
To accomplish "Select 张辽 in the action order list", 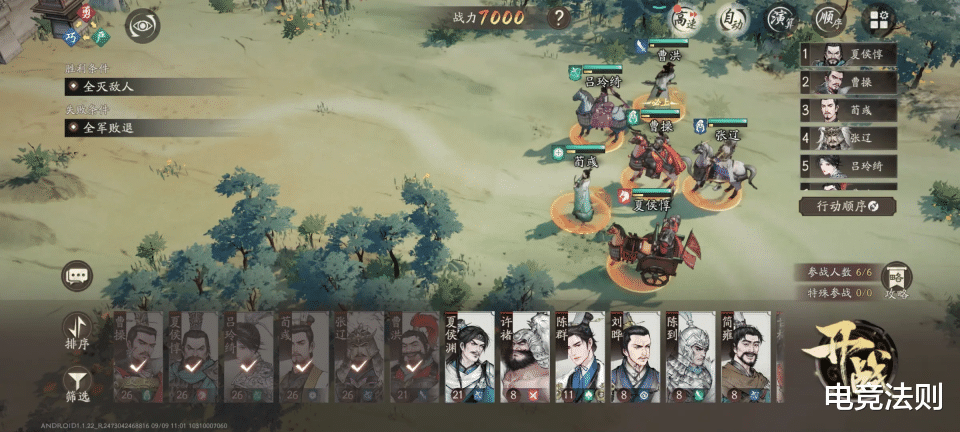I will click(847, 138).
